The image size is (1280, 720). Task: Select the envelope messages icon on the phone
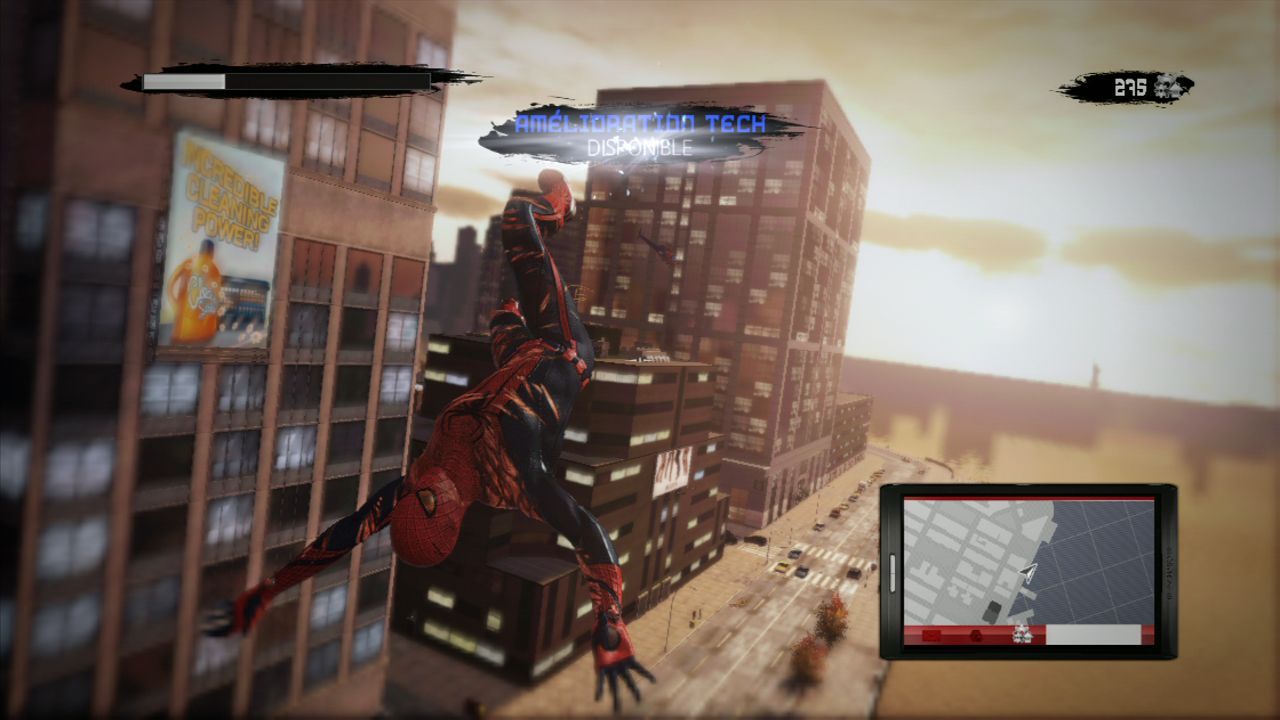(931, 634)
